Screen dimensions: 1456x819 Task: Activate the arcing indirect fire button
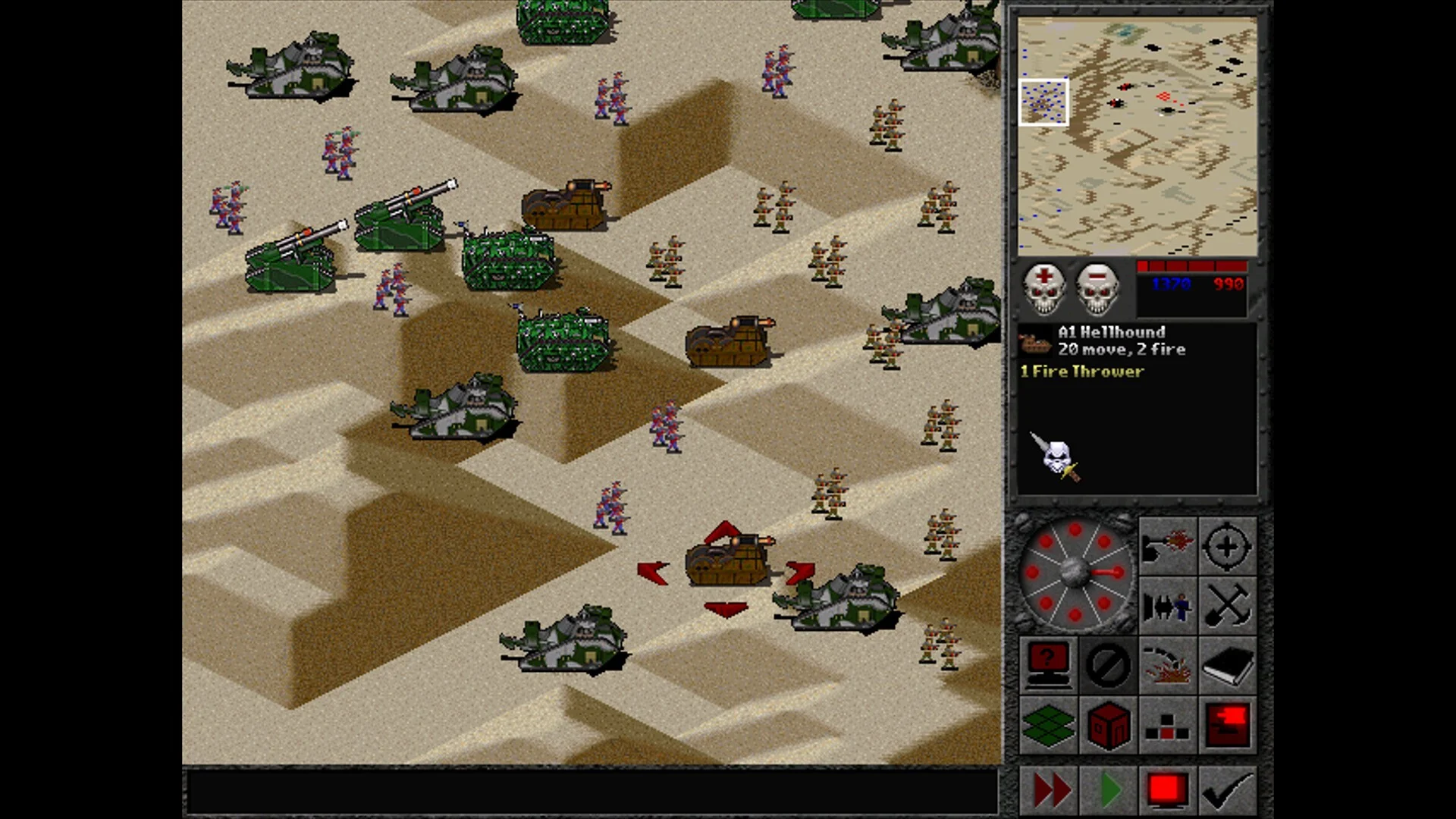(1167, 665)
